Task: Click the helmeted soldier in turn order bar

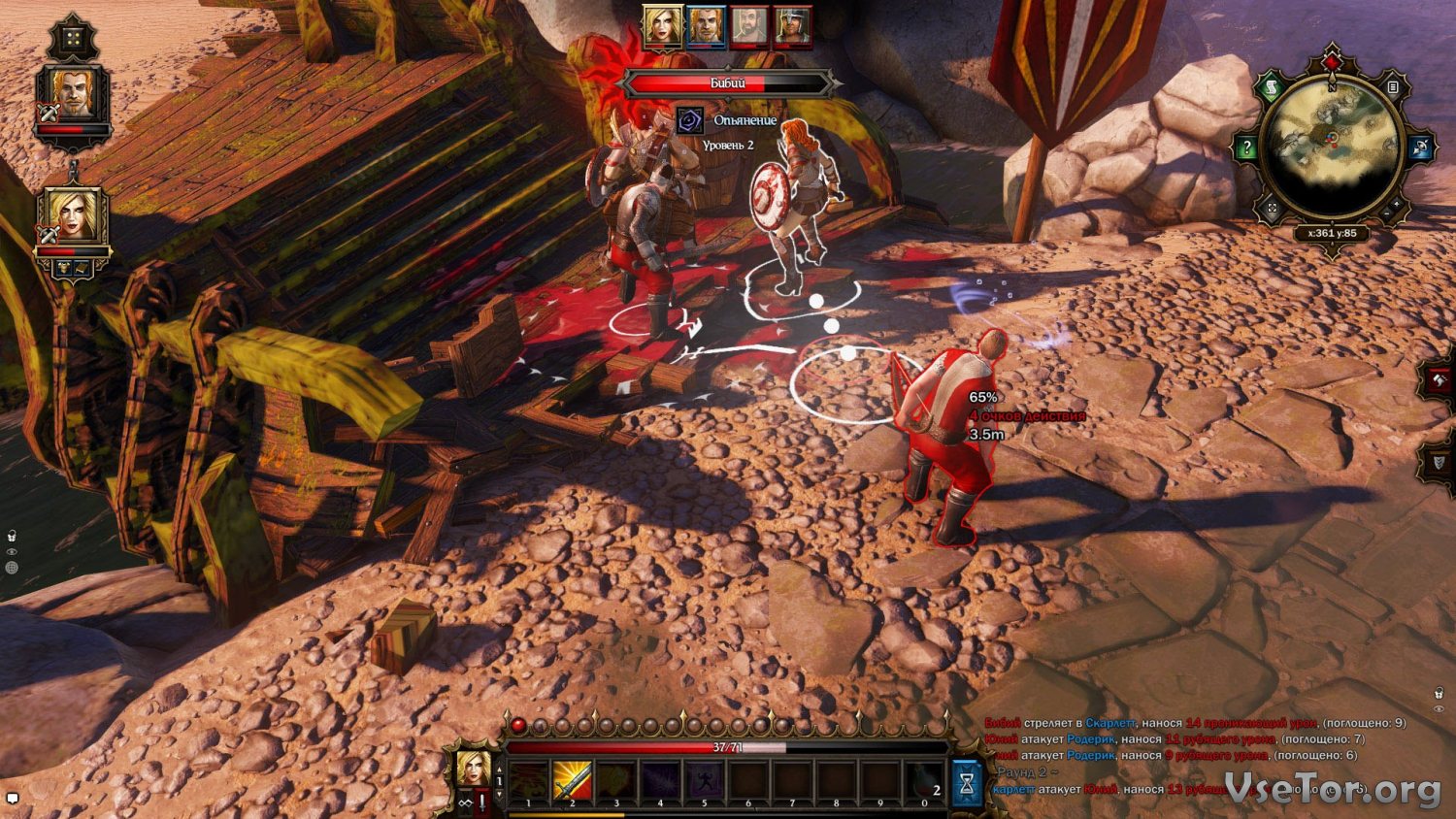Action: coord(793,26)
